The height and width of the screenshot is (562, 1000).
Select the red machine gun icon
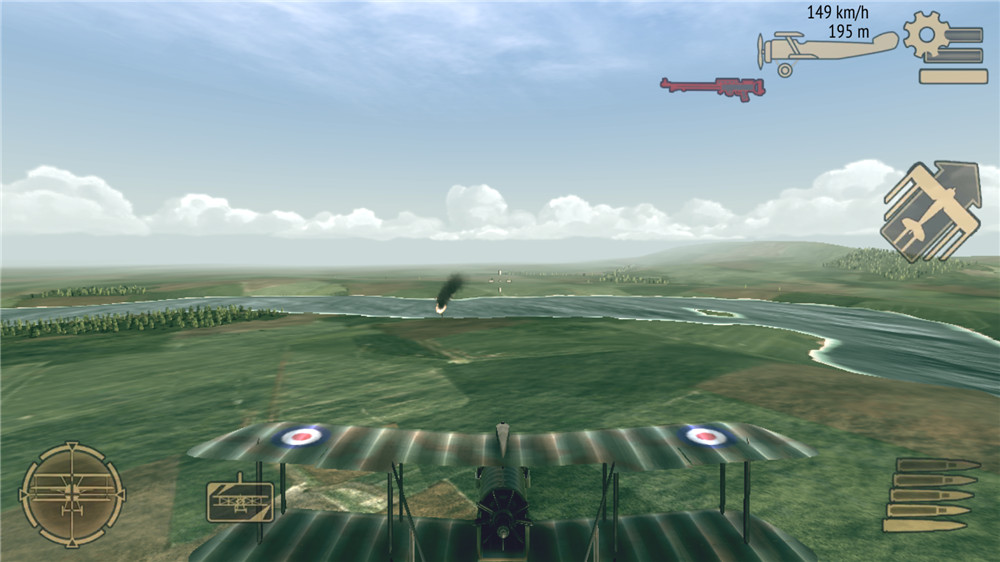pos(712,88)
